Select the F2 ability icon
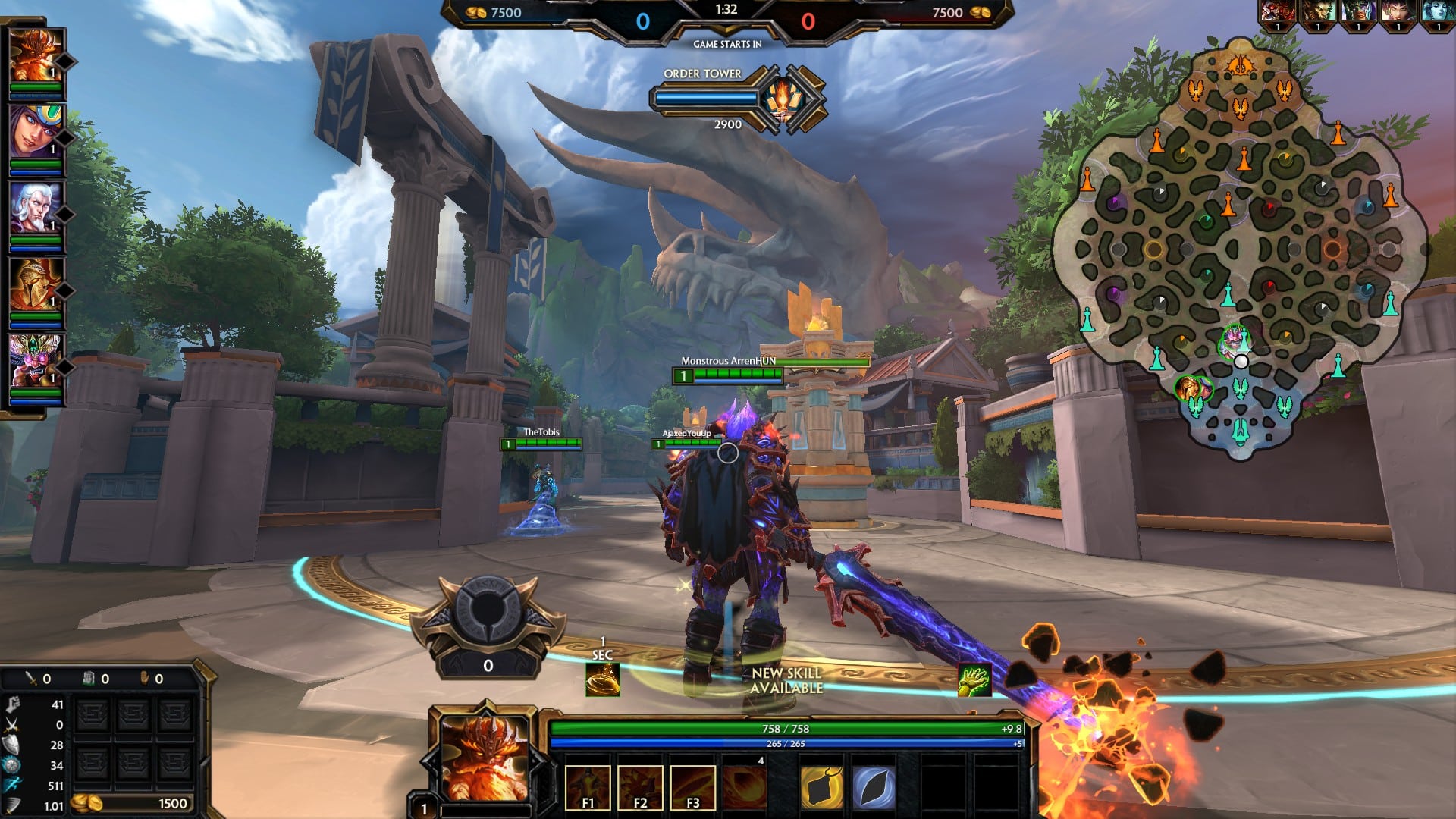The height and width of the screenshot is (819, 1456). (641, 789)
